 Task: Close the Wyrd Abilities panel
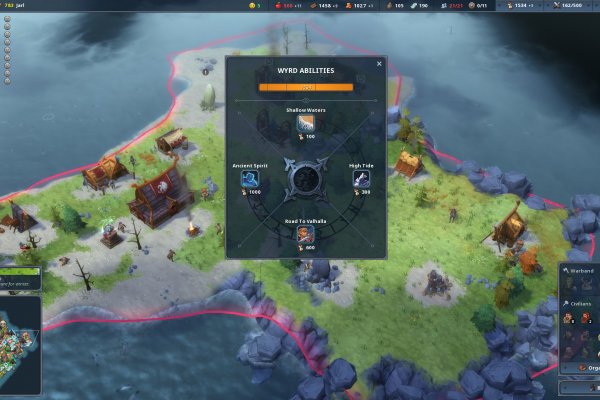pyautogui.click(x=379, y=64)
